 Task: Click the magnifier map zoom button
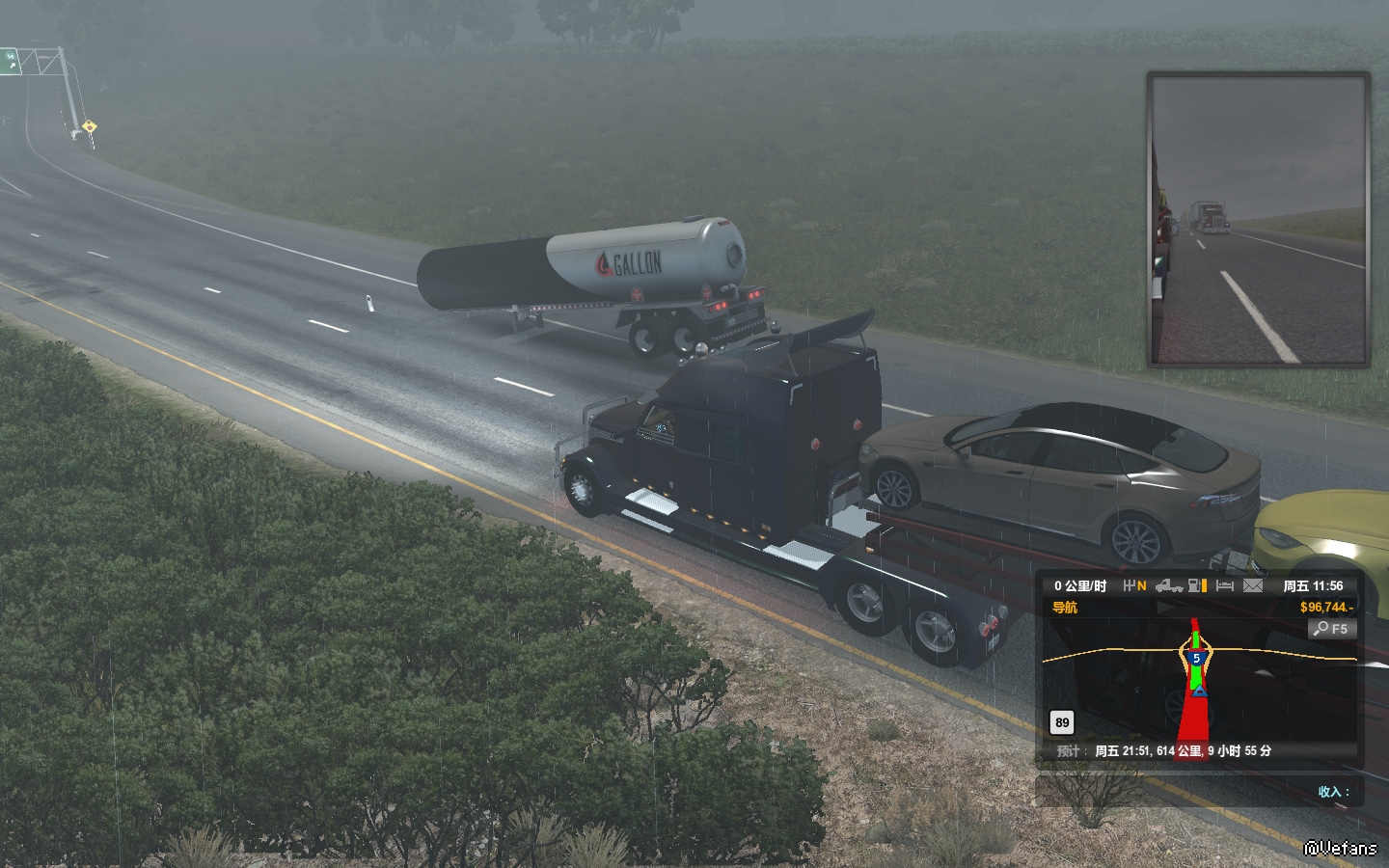click(x=1332, y=629)
